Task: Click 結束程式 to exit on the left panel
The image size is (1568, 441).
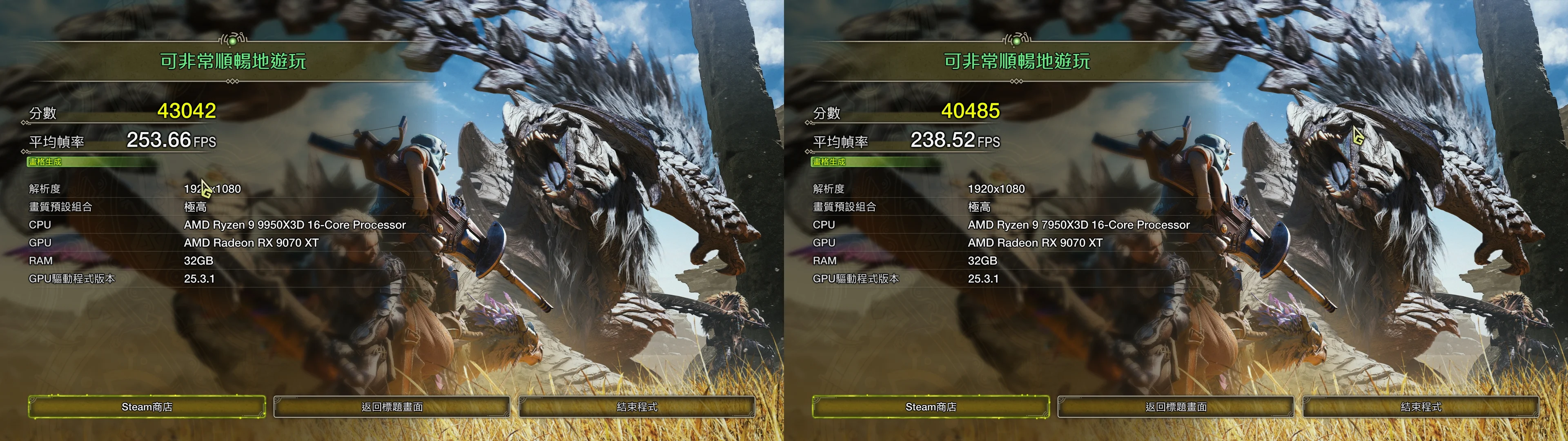Action: [637, 407]
